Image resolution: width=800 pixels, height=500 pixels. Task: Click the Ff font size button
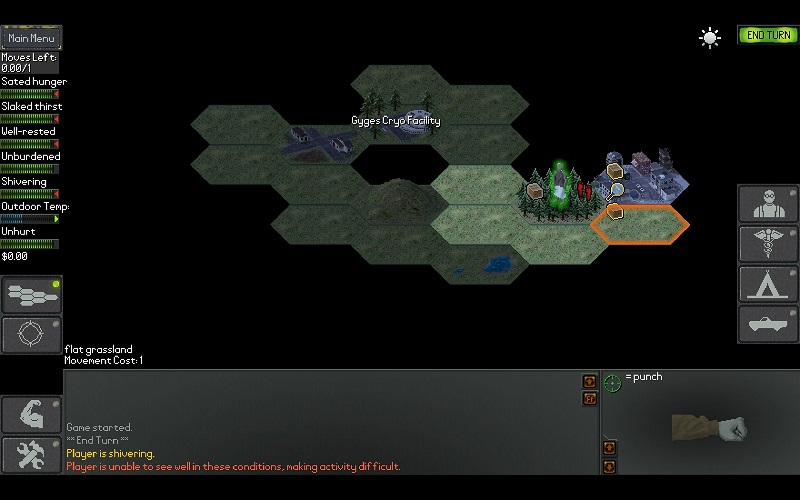[590, 399]
